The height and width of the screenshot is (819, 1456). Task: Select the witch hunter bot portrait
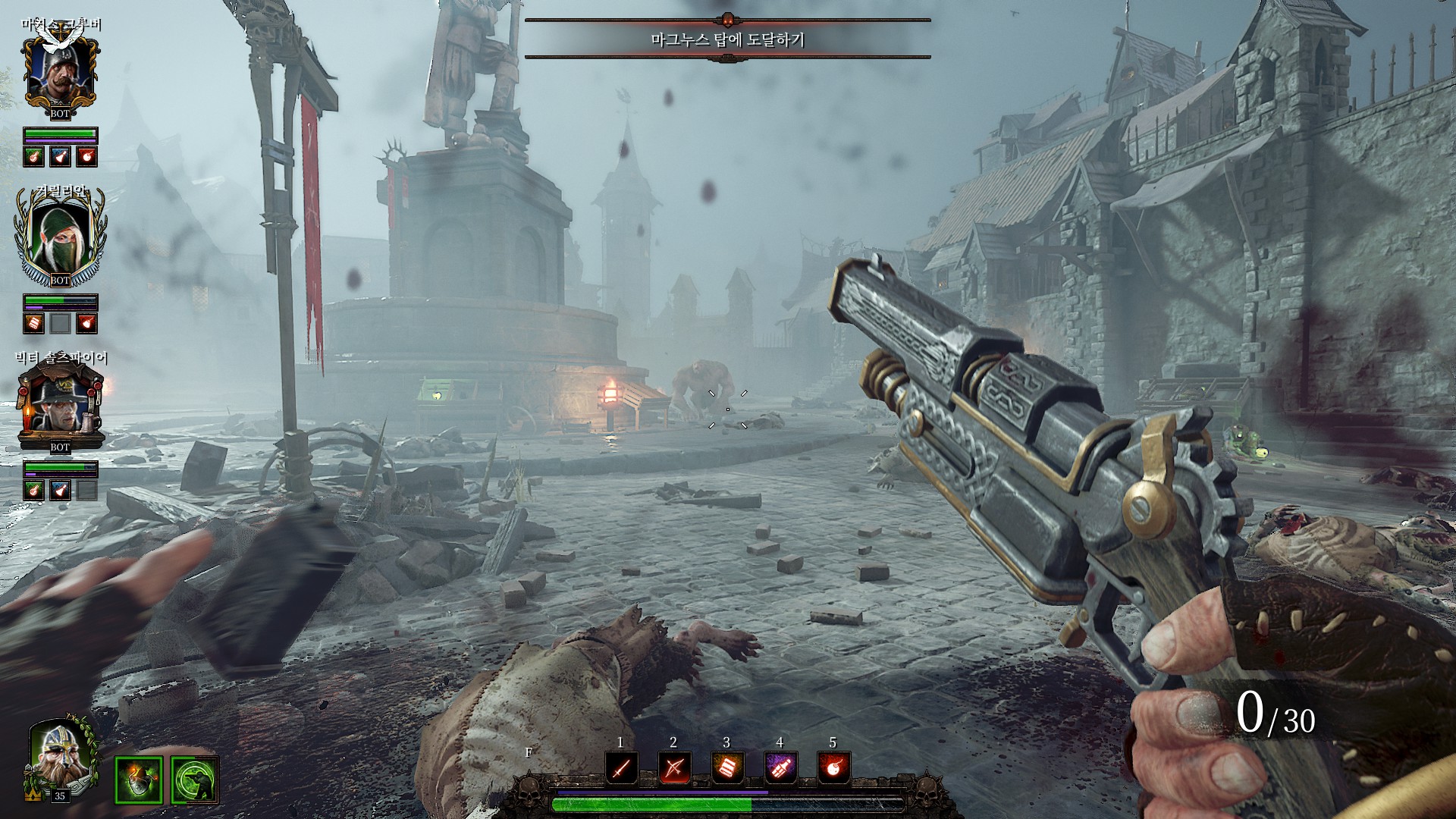click(x=60, y=403)
